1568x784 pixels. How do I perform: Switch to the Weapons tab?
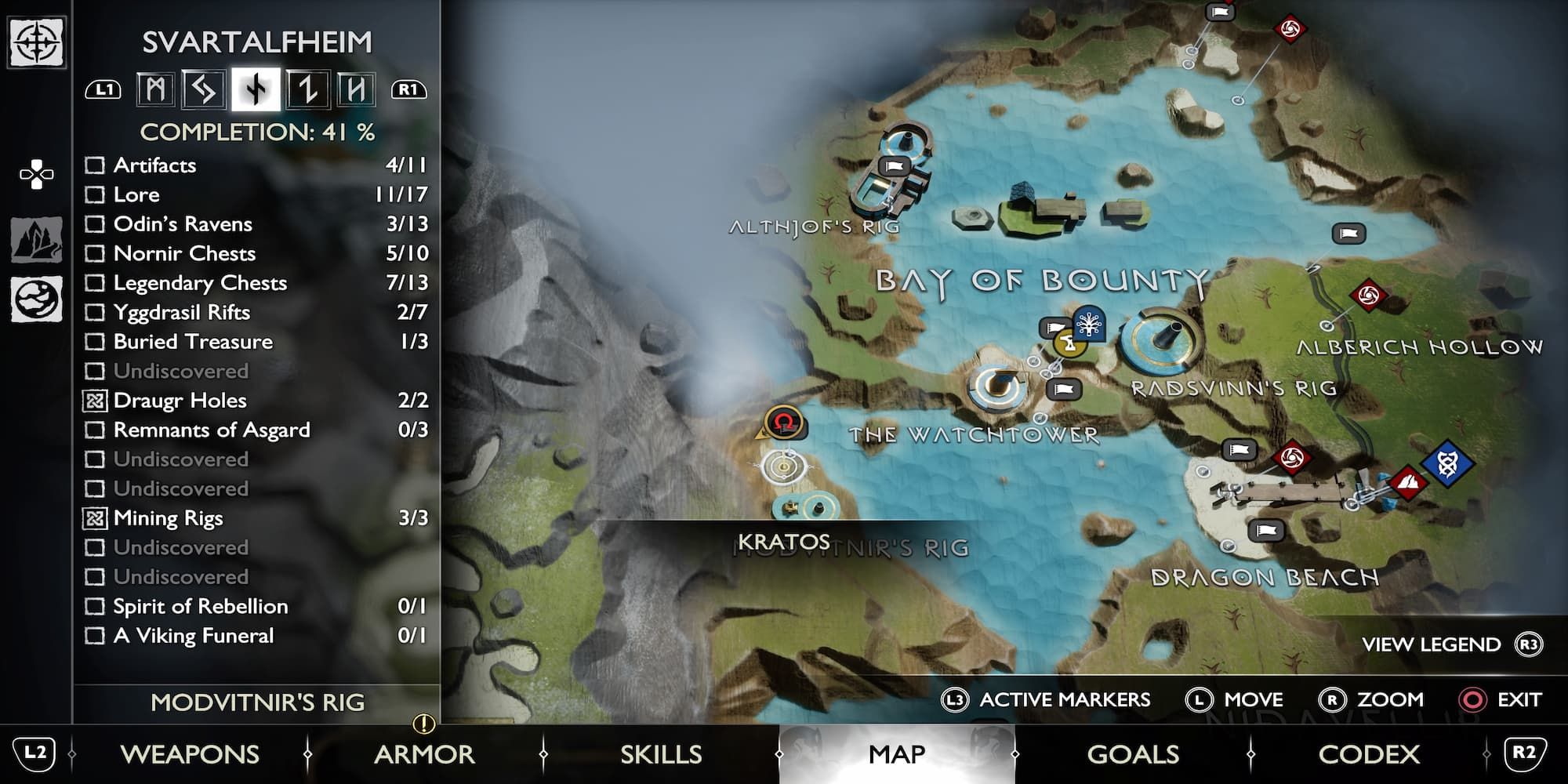click(190, 754)
